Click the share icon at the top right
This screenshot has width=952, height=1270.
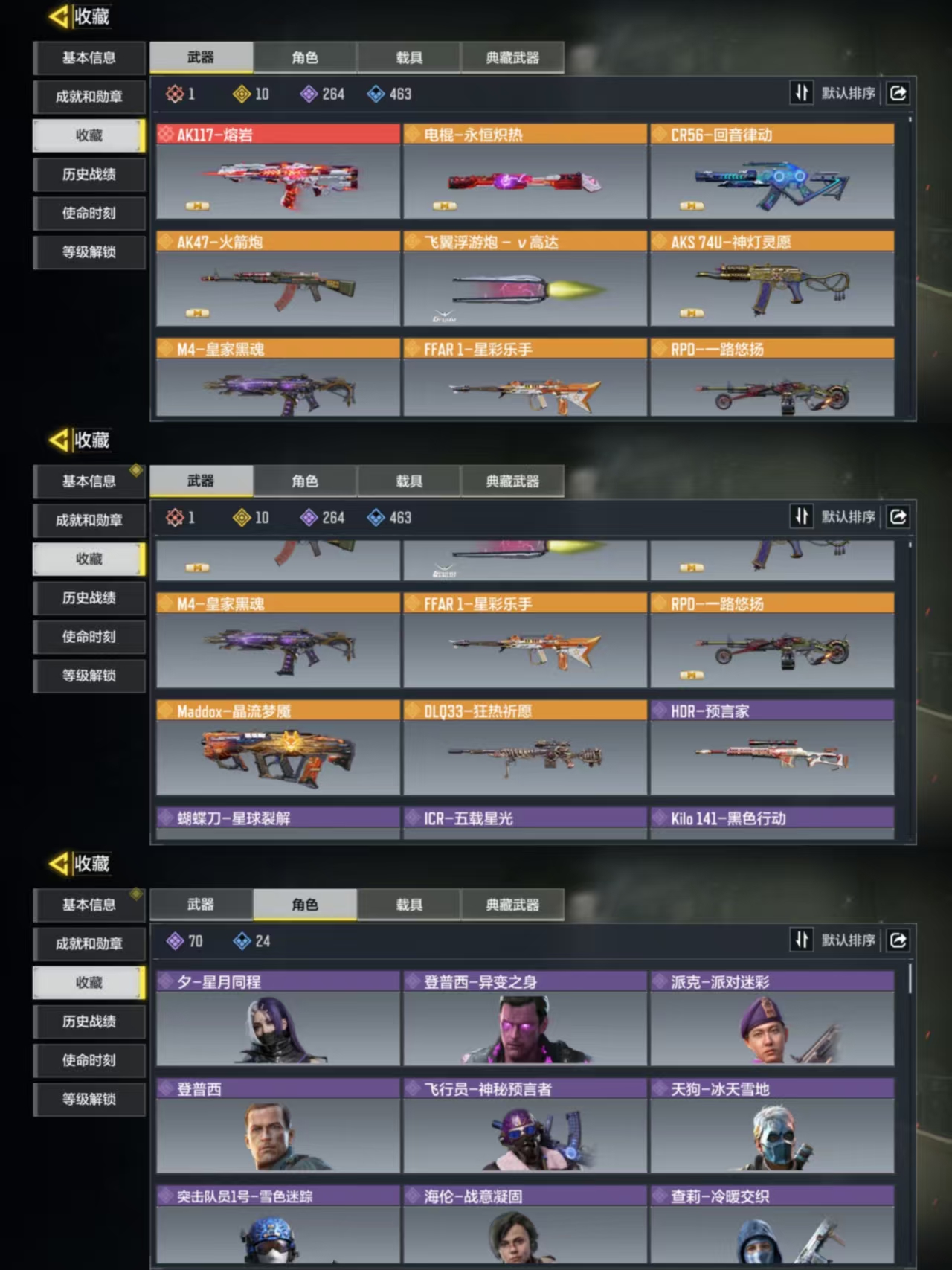click(x=898, y=94)
